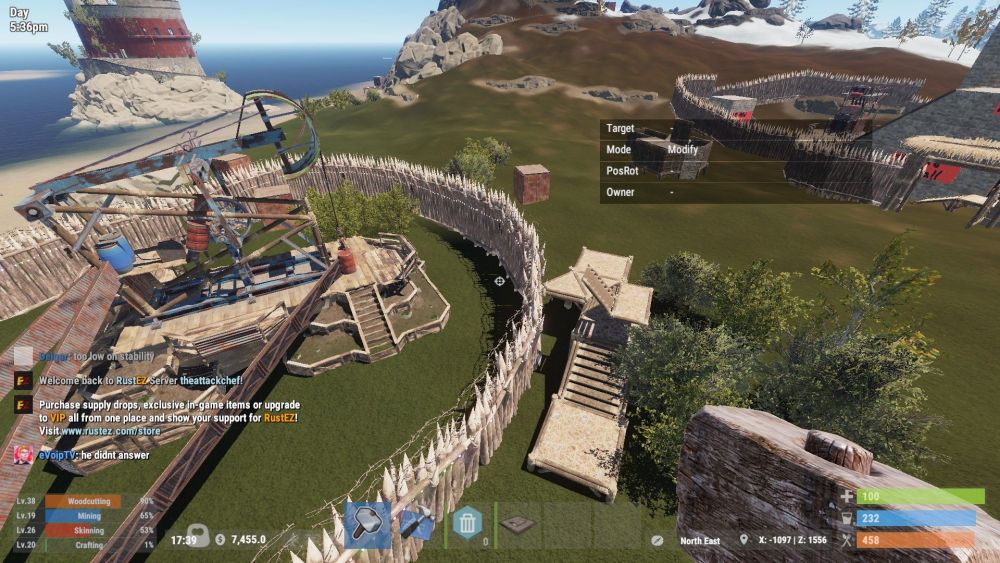Select the Mining skill bar
The width and height of the screenshot is (1000, 563).
point(82,516)
